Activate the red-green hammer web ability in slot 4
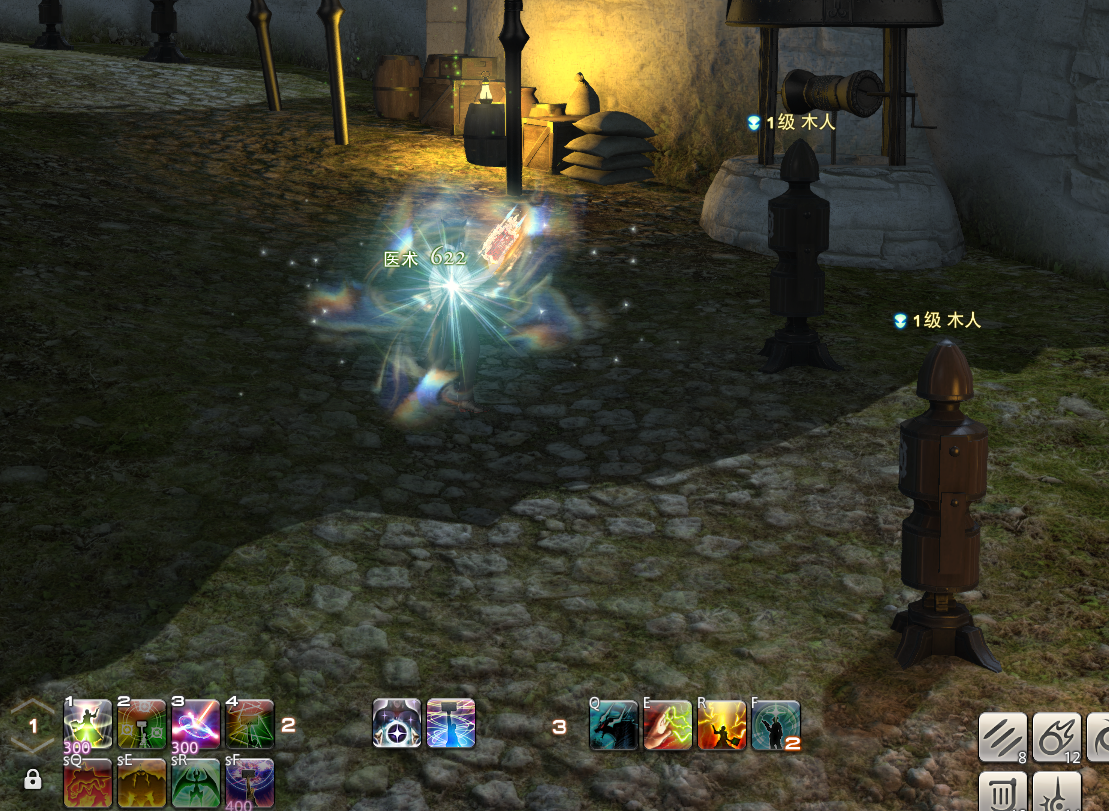This screenshot has height=811, width=1109. point(249,724)
